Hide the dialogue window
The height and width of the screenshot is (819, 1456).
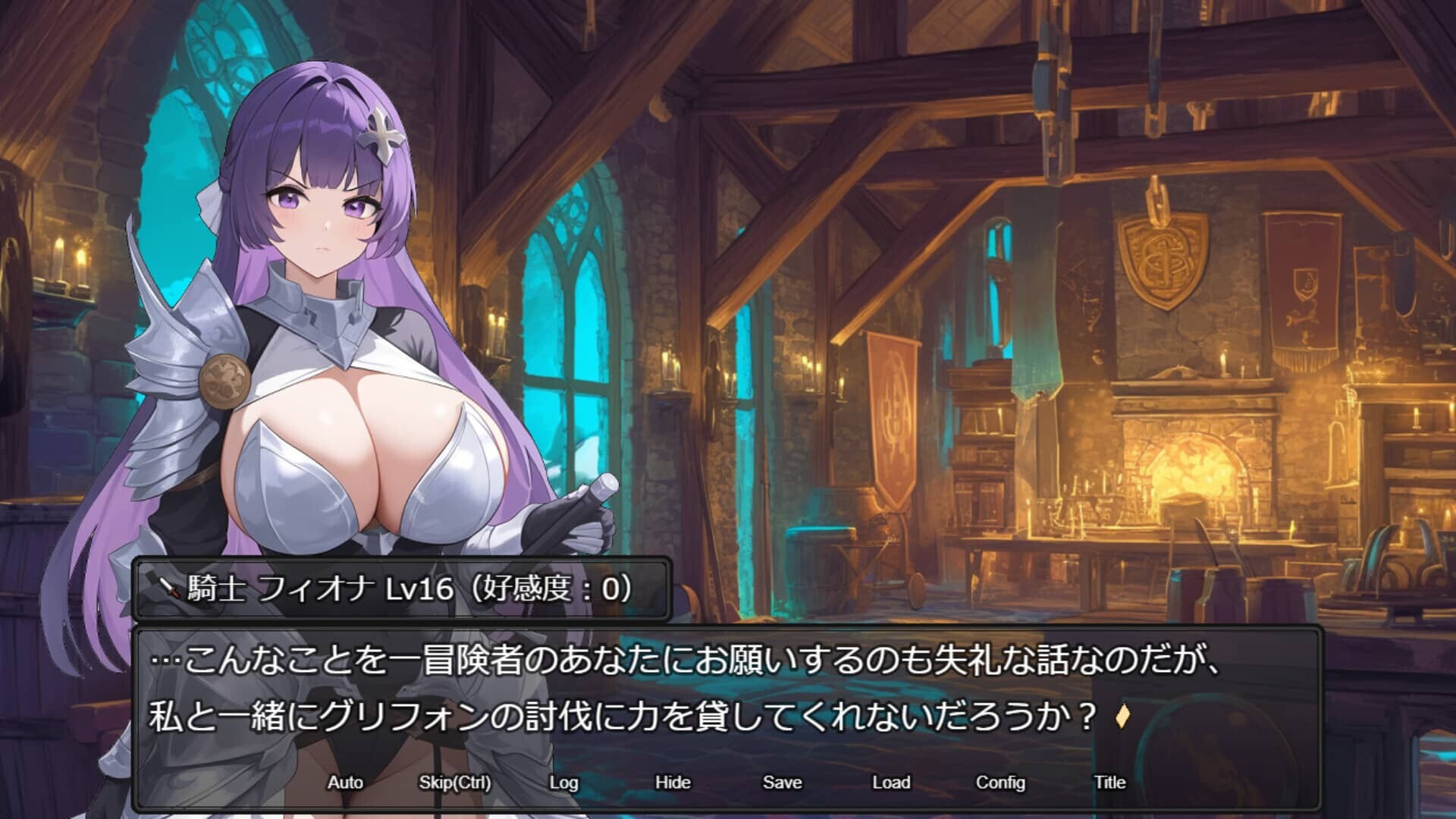673,782
